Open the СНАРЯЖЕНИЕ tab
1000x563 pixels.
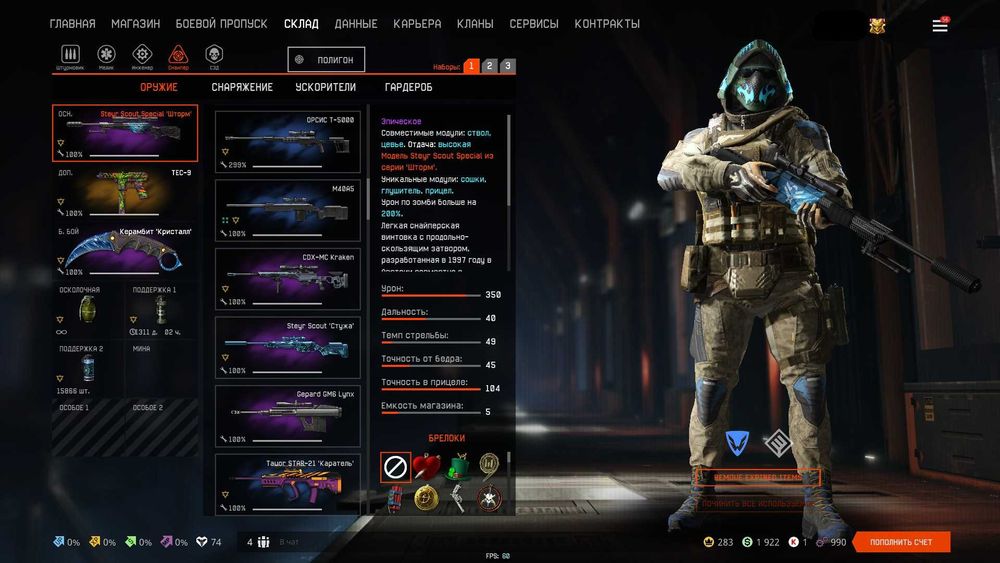click(242, 87)
